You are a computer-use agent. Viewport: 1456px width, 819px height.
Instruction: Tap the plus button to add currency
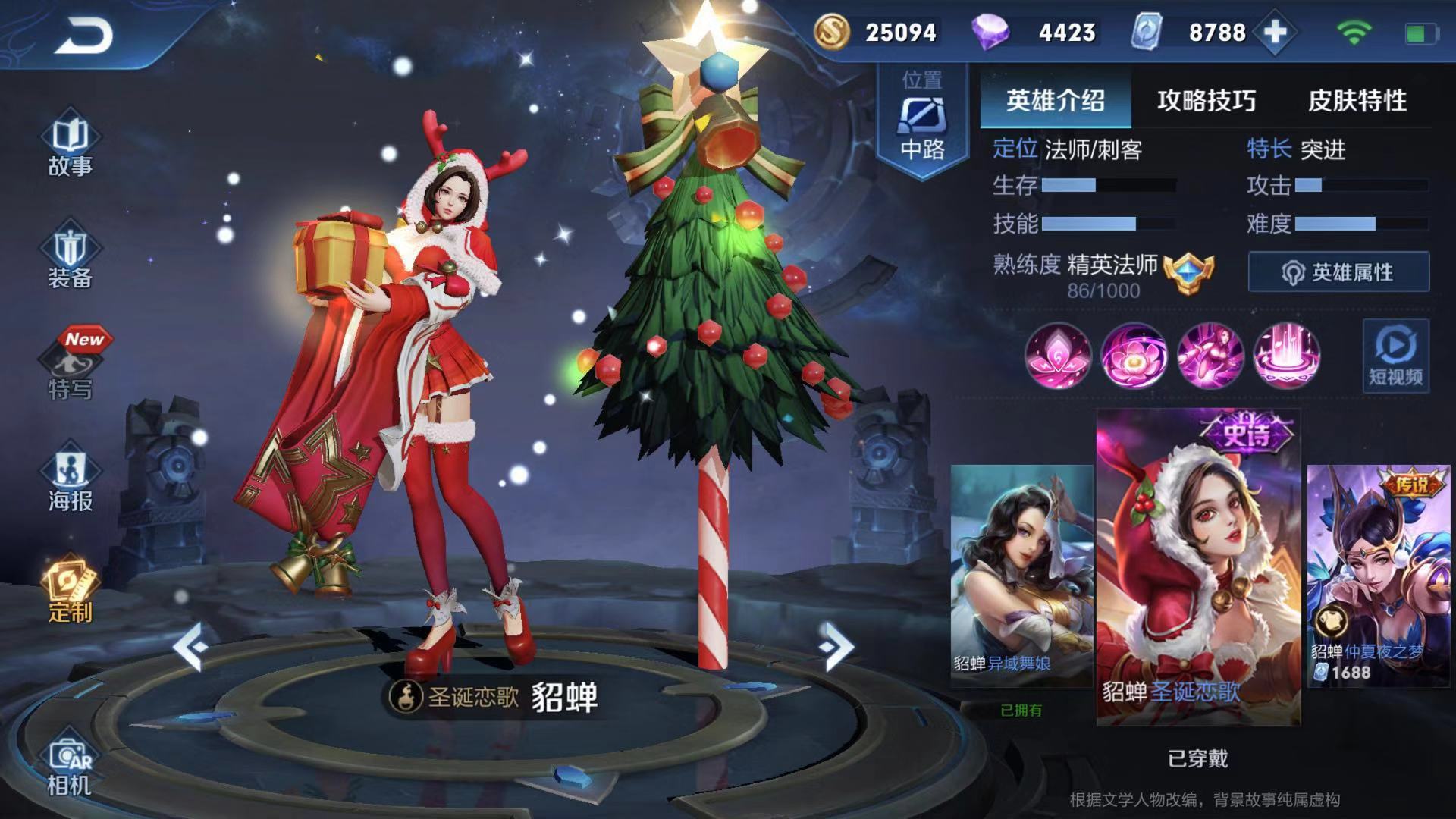[x=1276, y=33]
